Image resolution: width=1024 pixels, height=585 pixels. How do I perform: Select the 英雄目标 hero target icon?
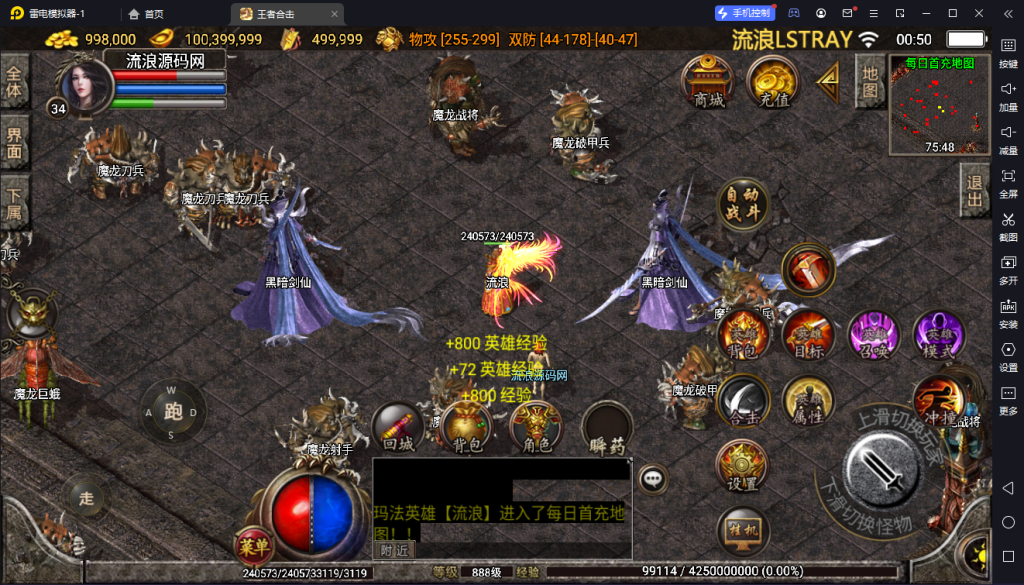tap(808, 335)
